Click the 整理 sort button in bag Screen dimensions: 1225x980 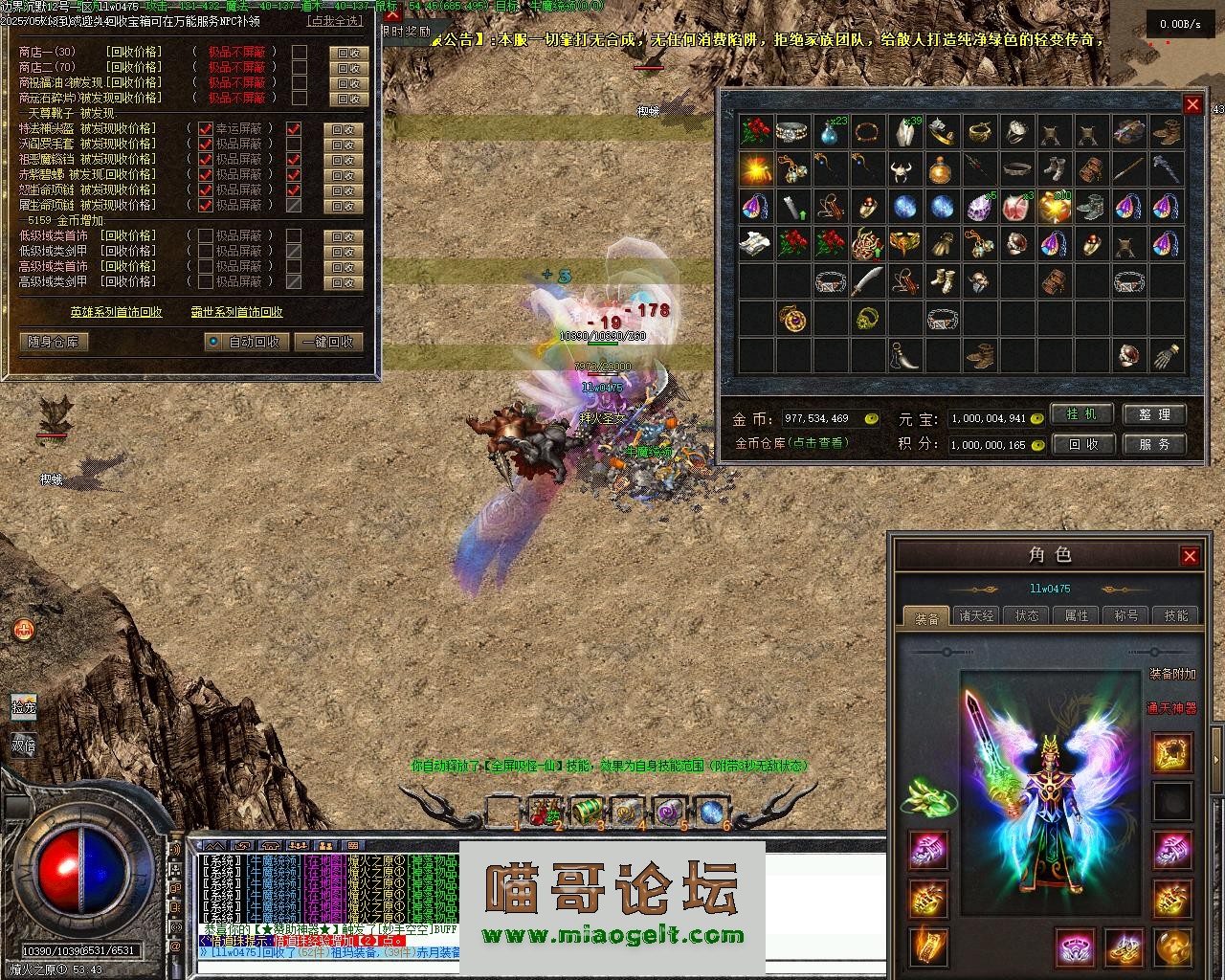[x=1153, y=414]
